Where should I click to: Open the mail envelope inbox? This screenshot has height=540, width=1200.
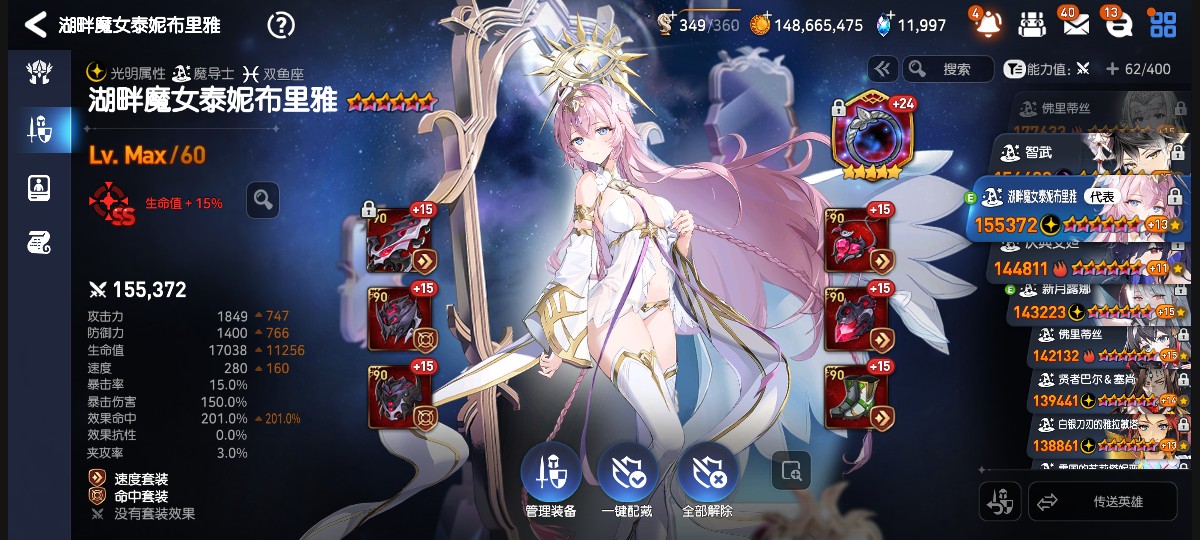[x=1075, y=23]
